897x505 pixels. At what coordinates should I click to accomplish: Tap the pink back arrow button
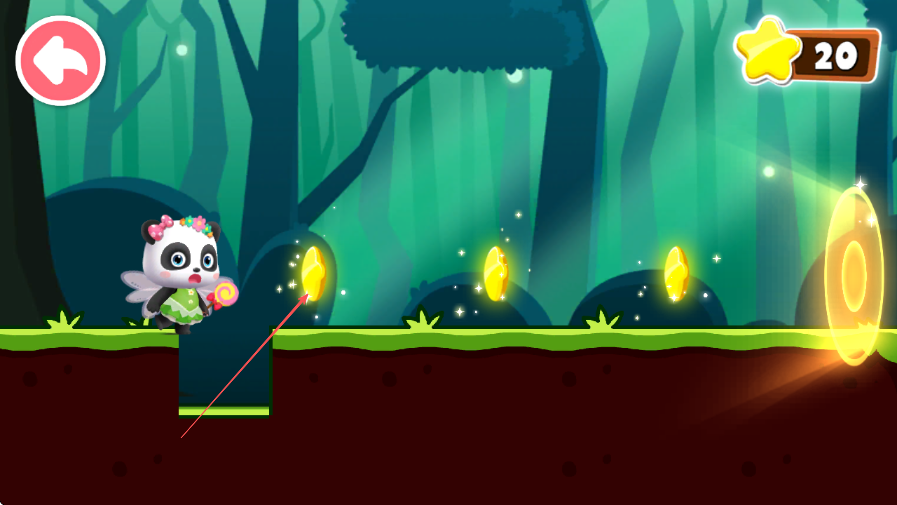(61, 61)
